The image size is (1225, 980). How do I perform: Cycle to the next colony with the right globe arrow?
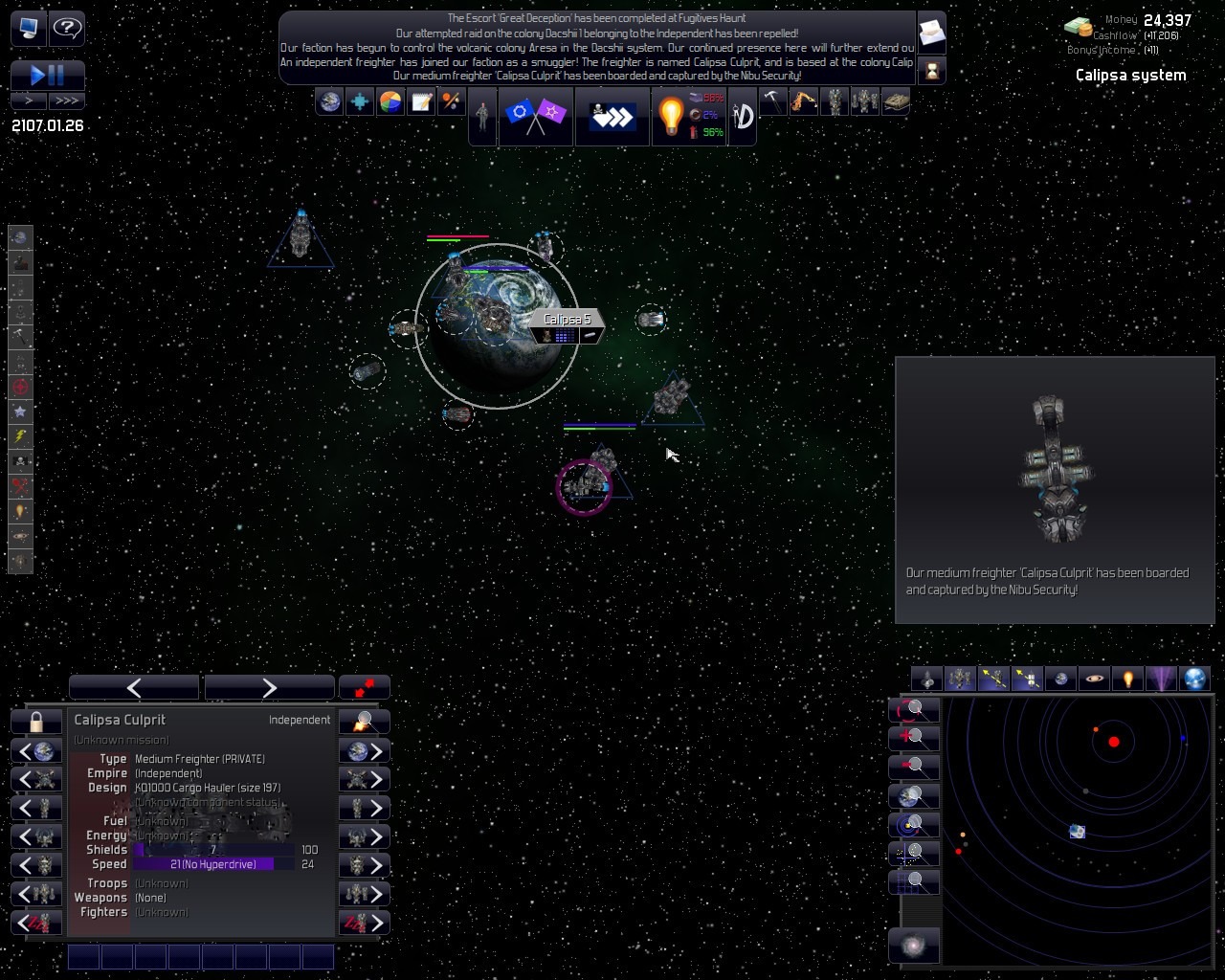(365, 751)
